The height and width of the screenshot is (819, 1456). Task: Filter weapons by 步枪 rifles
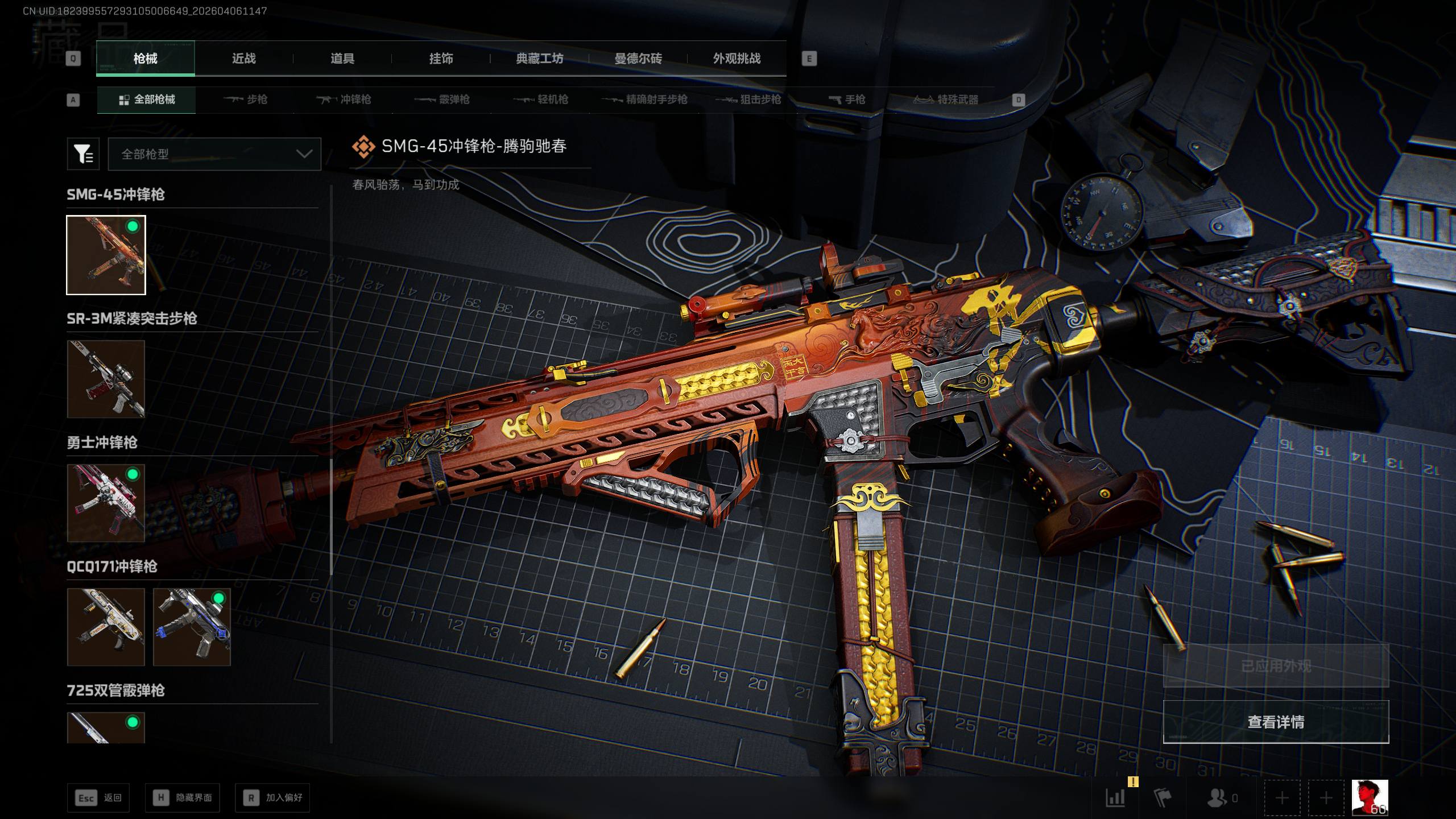click(x=246, y=100)
